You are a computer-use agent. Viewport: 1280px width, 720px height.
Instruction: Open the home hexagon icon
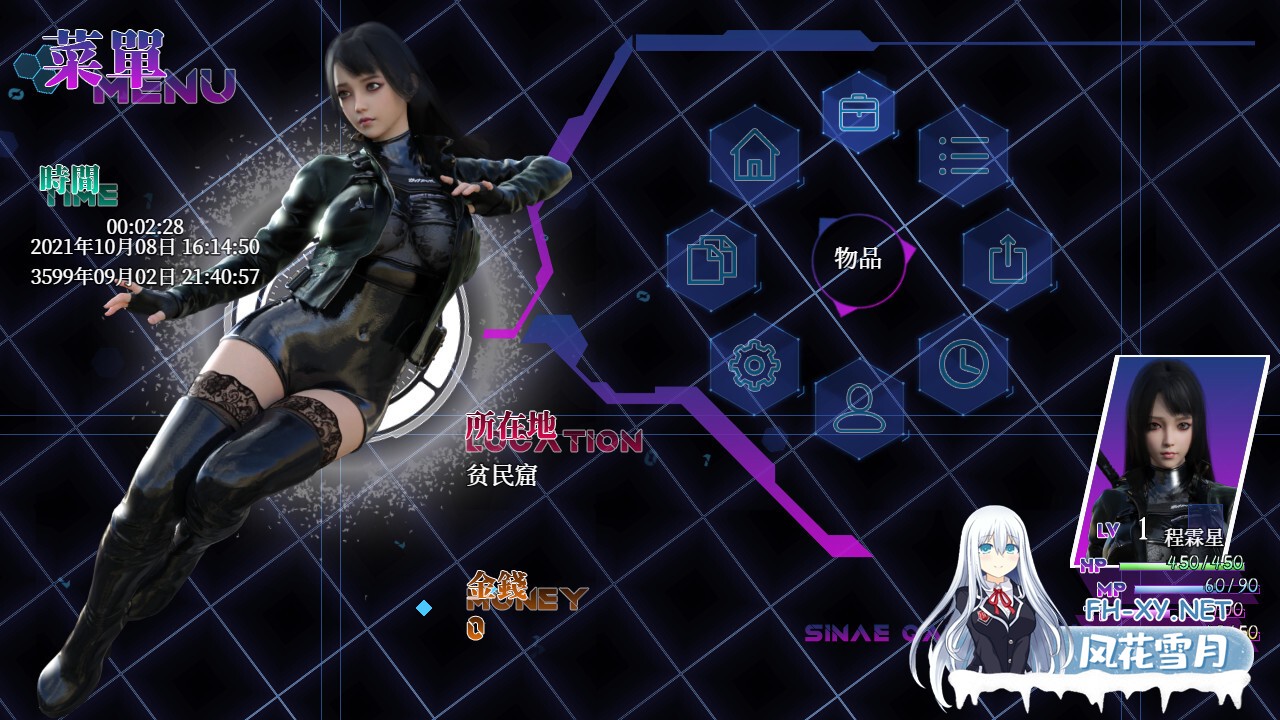coord(756,157)
